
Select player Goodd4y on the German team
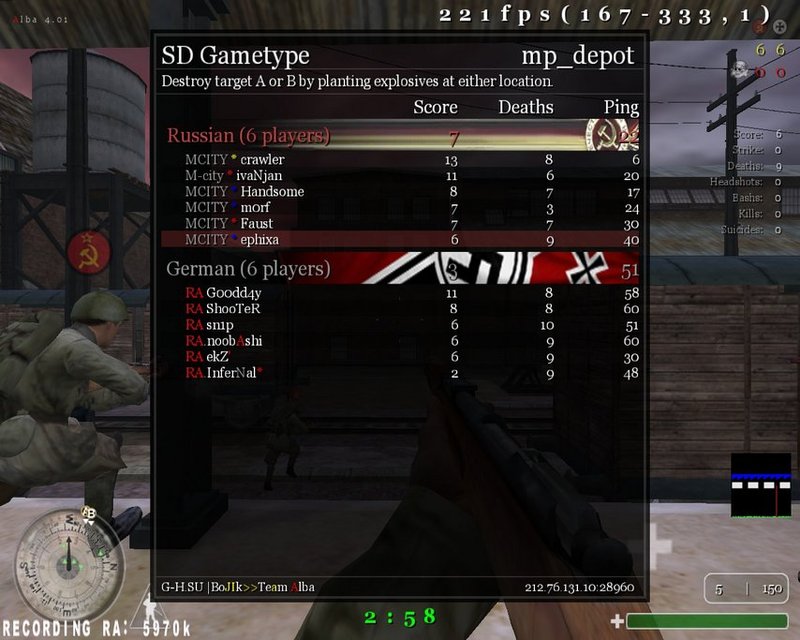(234, 293)
